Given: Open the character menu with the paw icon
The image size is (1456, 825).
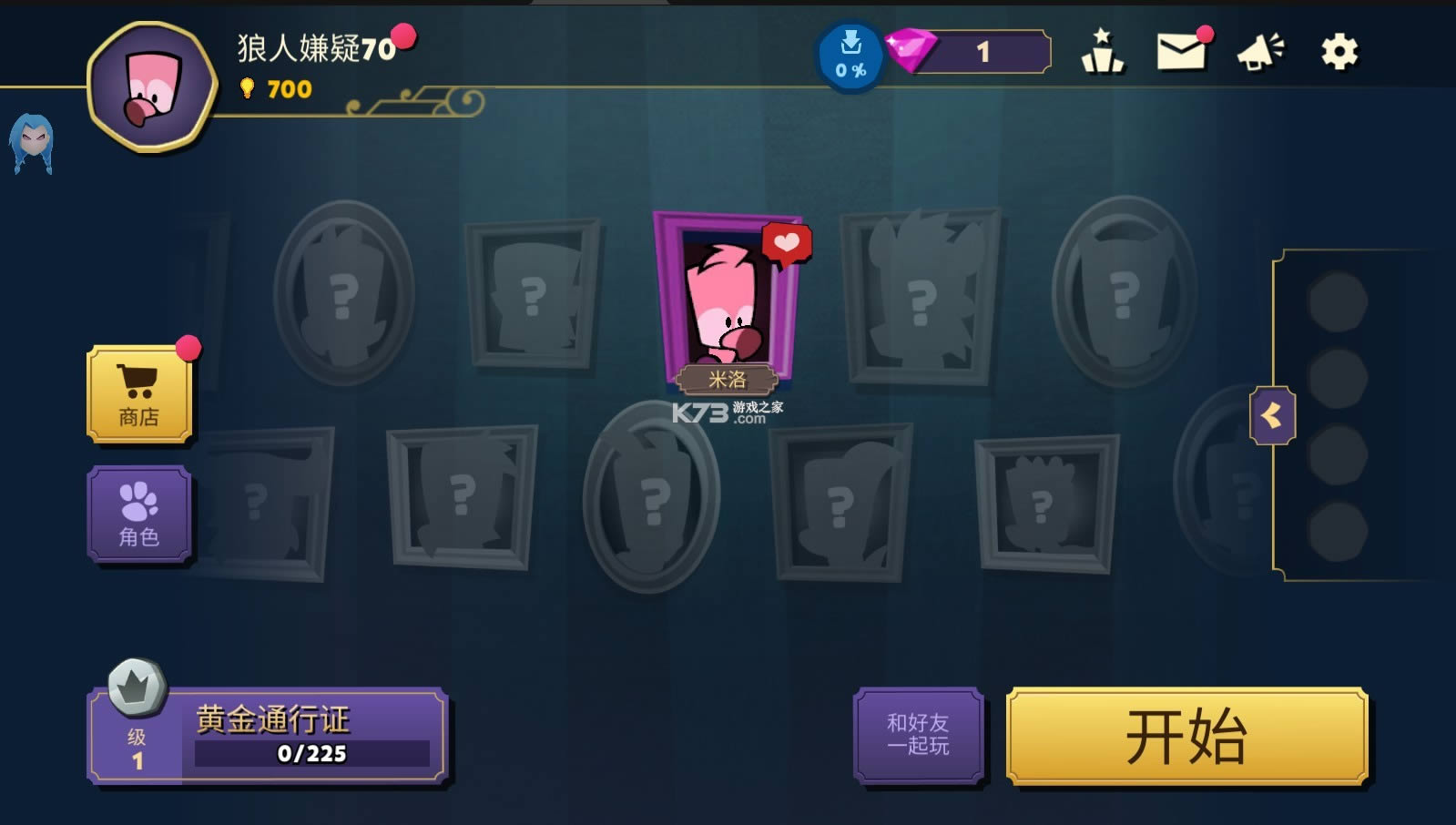Looking at the screenshot, I should click(138, 513).
